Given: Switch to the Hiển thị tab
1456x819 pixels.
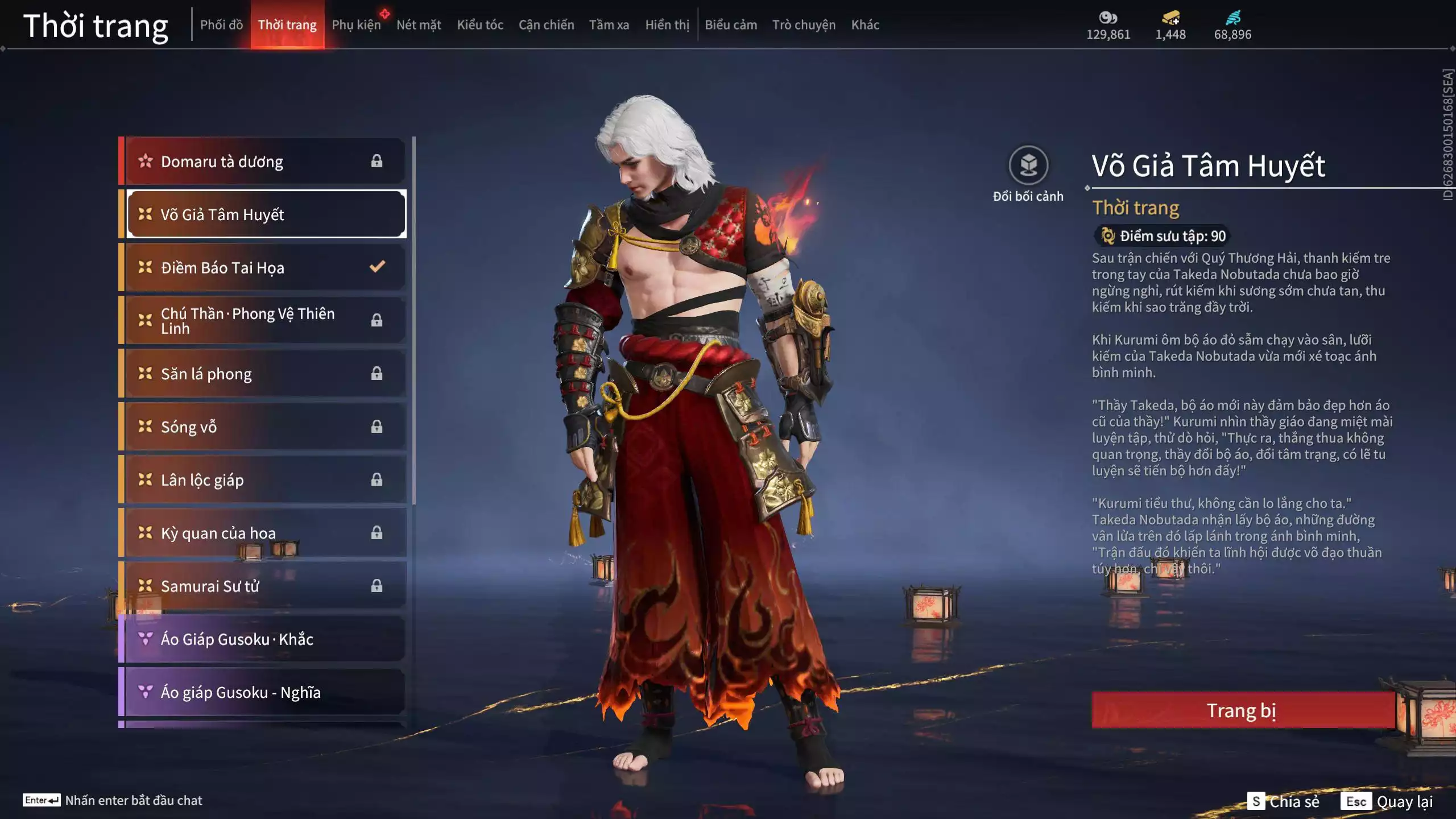Looking at the screenshot, I should (667, 25).
